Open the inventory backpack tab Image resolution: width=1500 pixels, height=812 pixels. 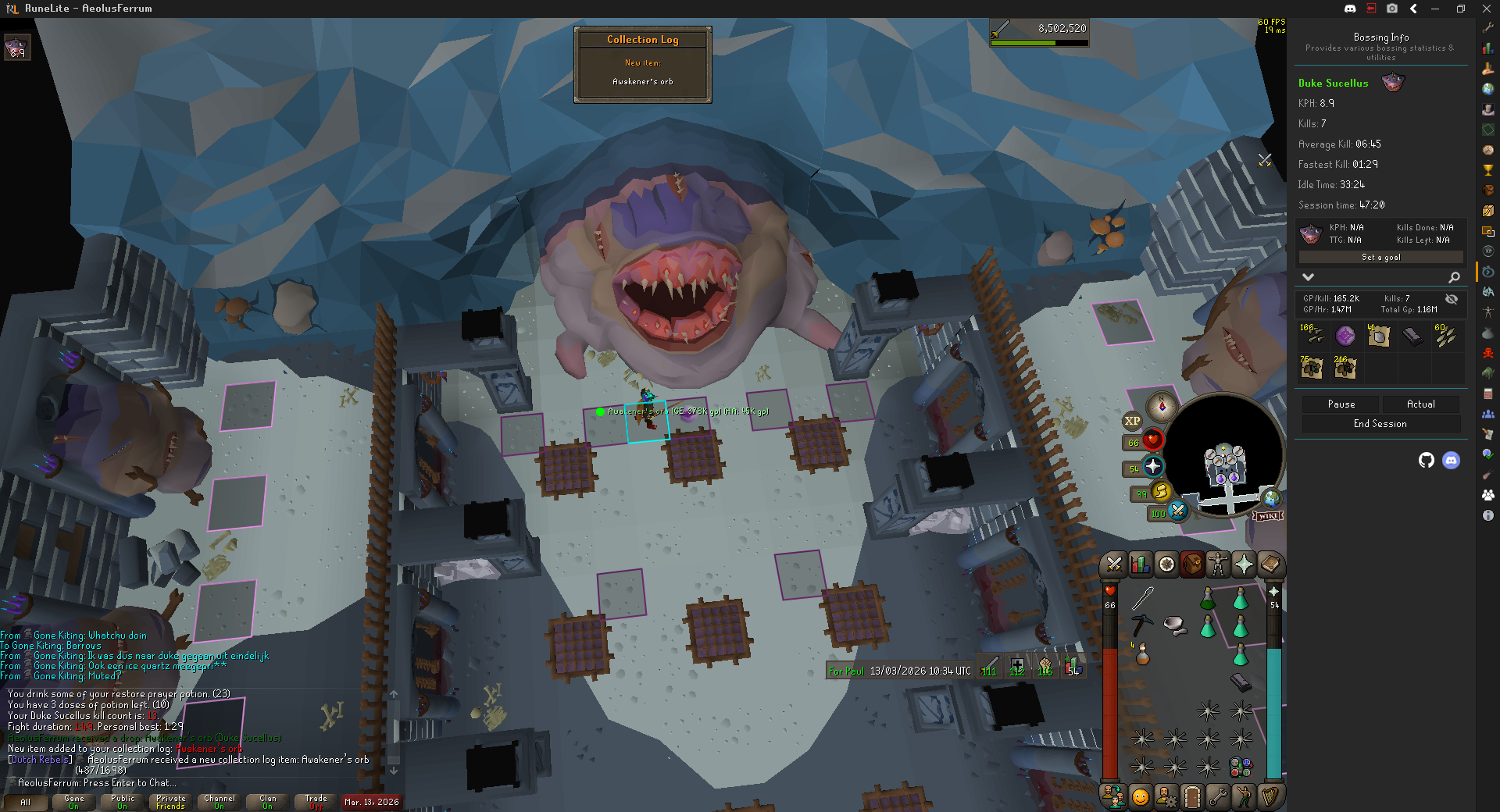[x=1192, y=564]
